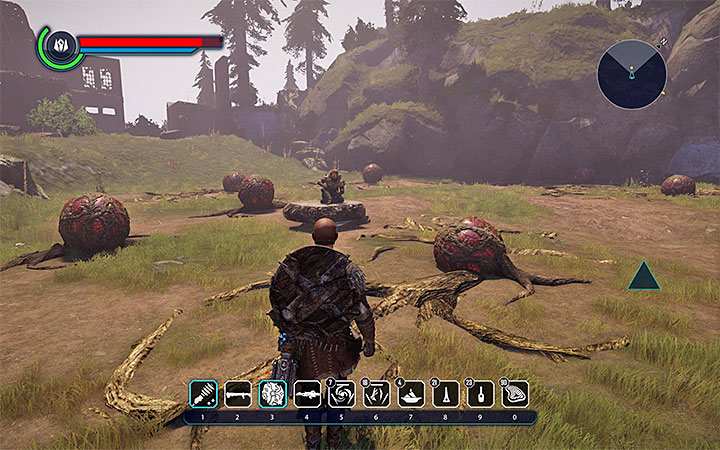Screen dimensions: 720x450
Task: Use the raw meat item in slot 0
Action: coord(515,394)
